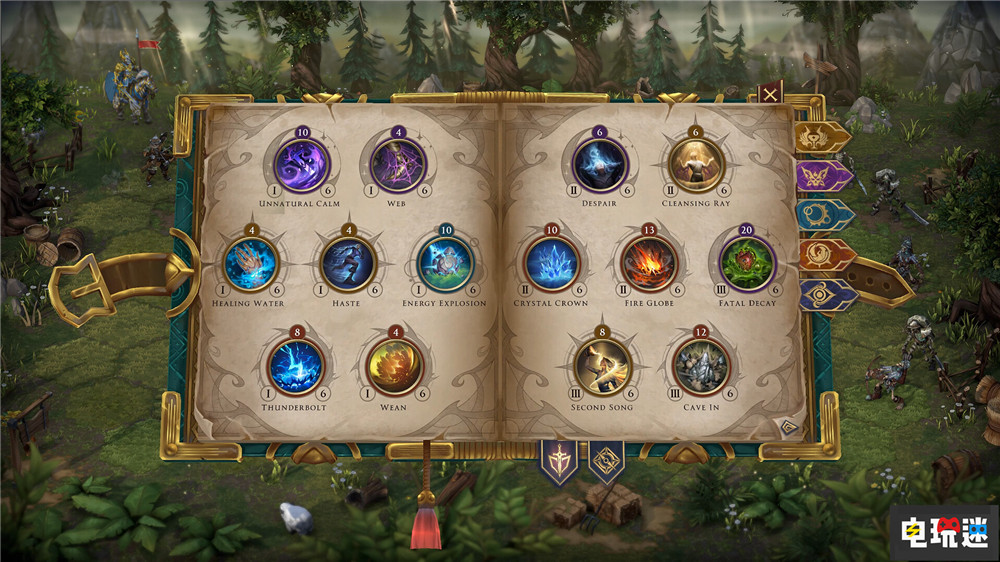Select the Wean spell
Screen dimensions: 1000x562
pyautogui.click(x=396, y=367)
